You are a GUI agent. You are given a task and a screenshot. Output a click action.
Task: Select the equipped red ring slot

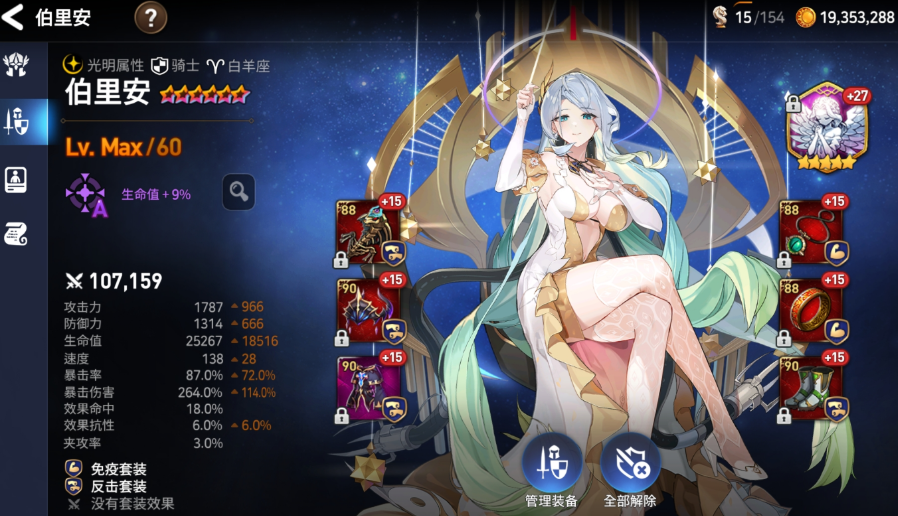(x=812, y=308)
